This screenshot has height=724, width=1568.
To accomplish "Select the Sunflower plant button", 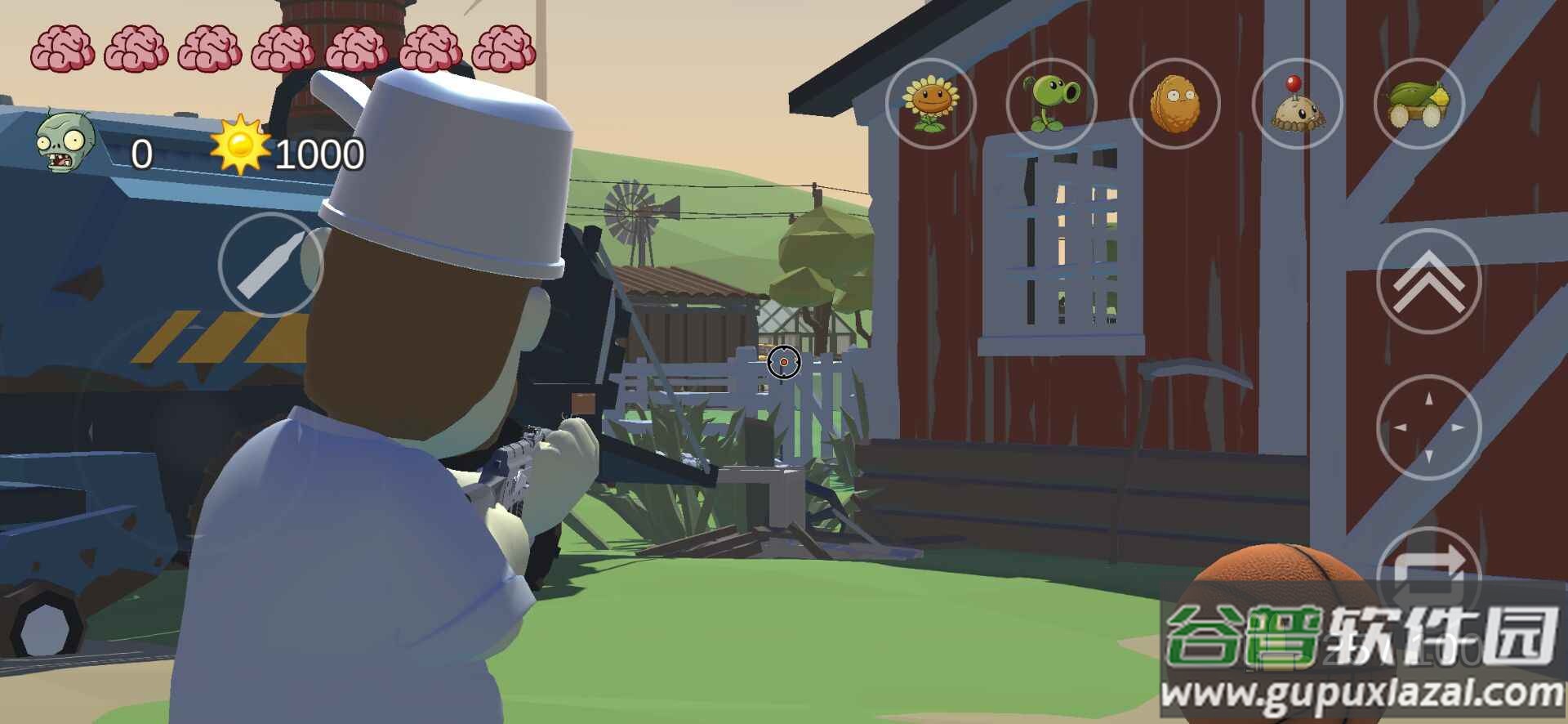I will point(930,104).
